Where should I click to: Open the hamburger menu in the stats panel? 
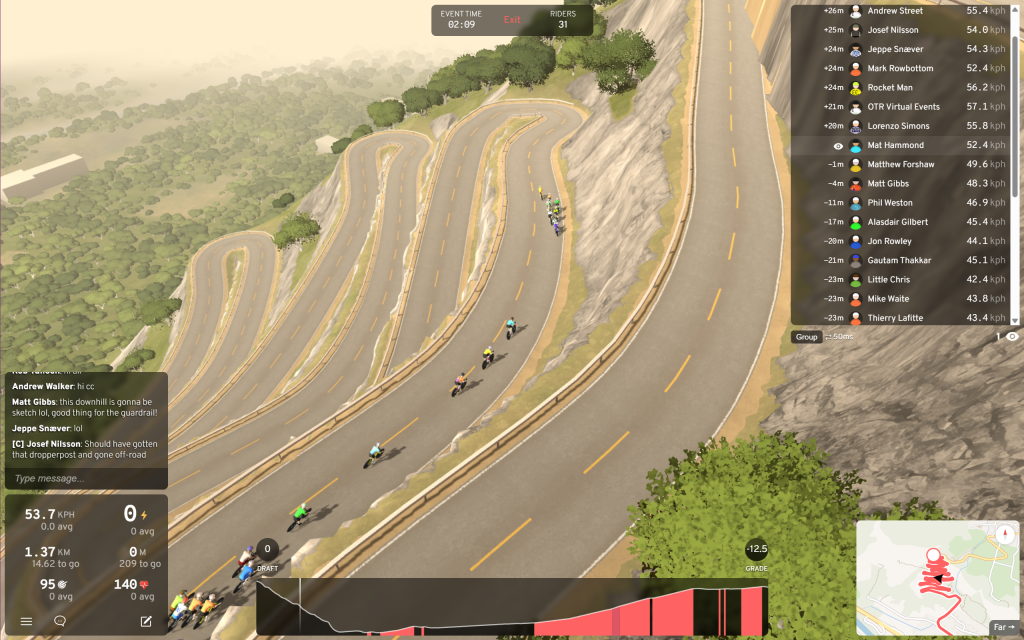pos(26,621)
